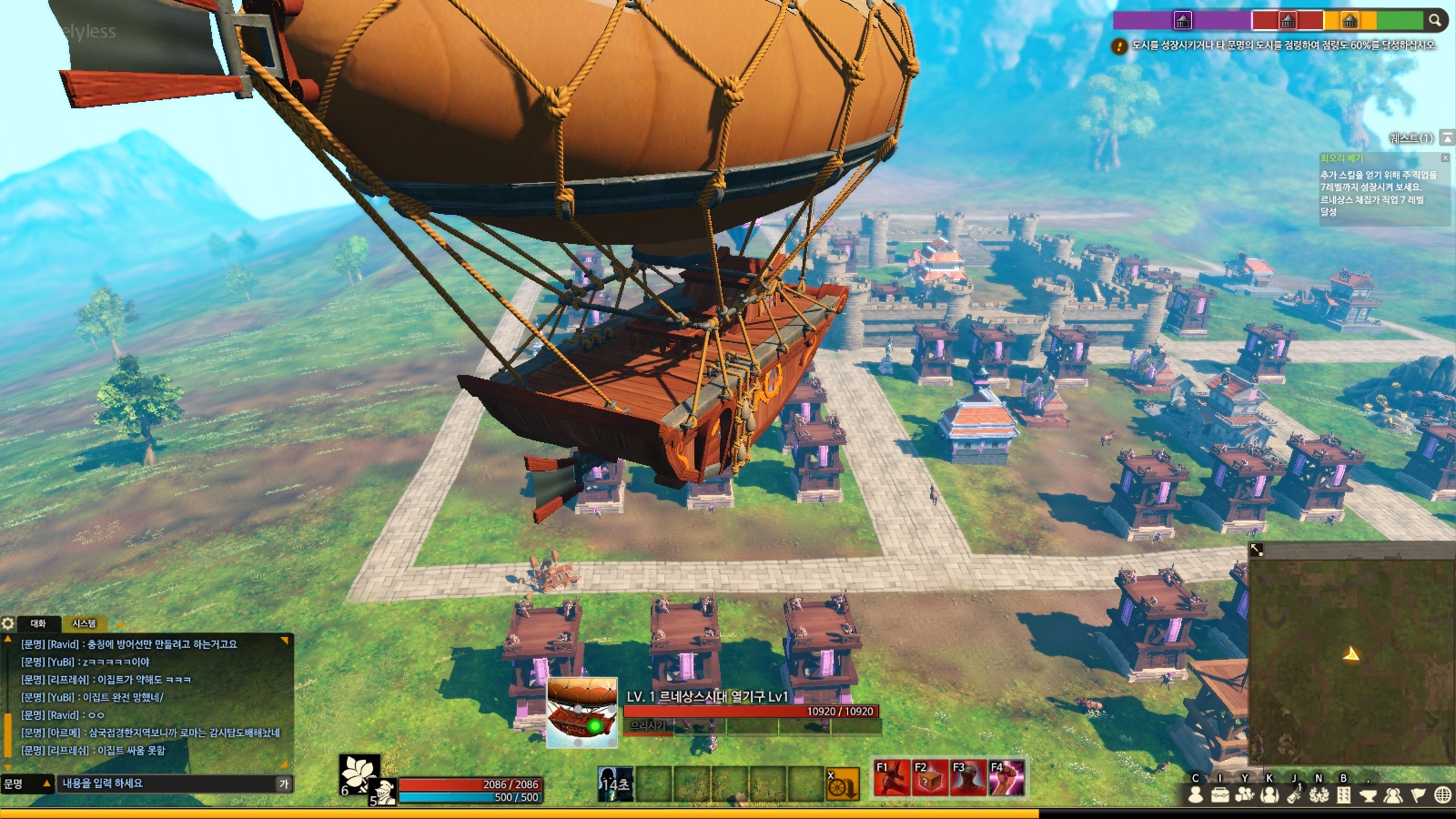Close the 회오리 베기 quest entry

1445,157
